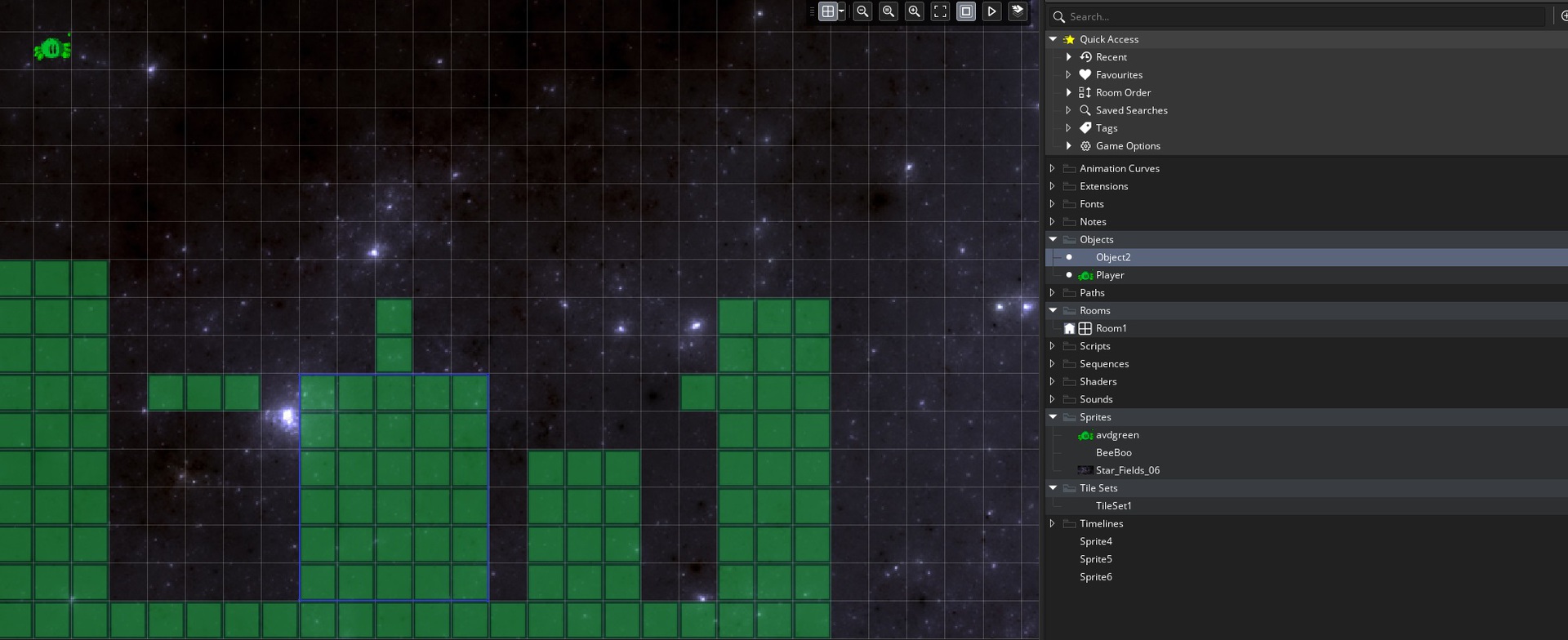Open the grid options dropdown arrow
Image resolution: width=1568 pixels, height=640 pixels.
841,11
